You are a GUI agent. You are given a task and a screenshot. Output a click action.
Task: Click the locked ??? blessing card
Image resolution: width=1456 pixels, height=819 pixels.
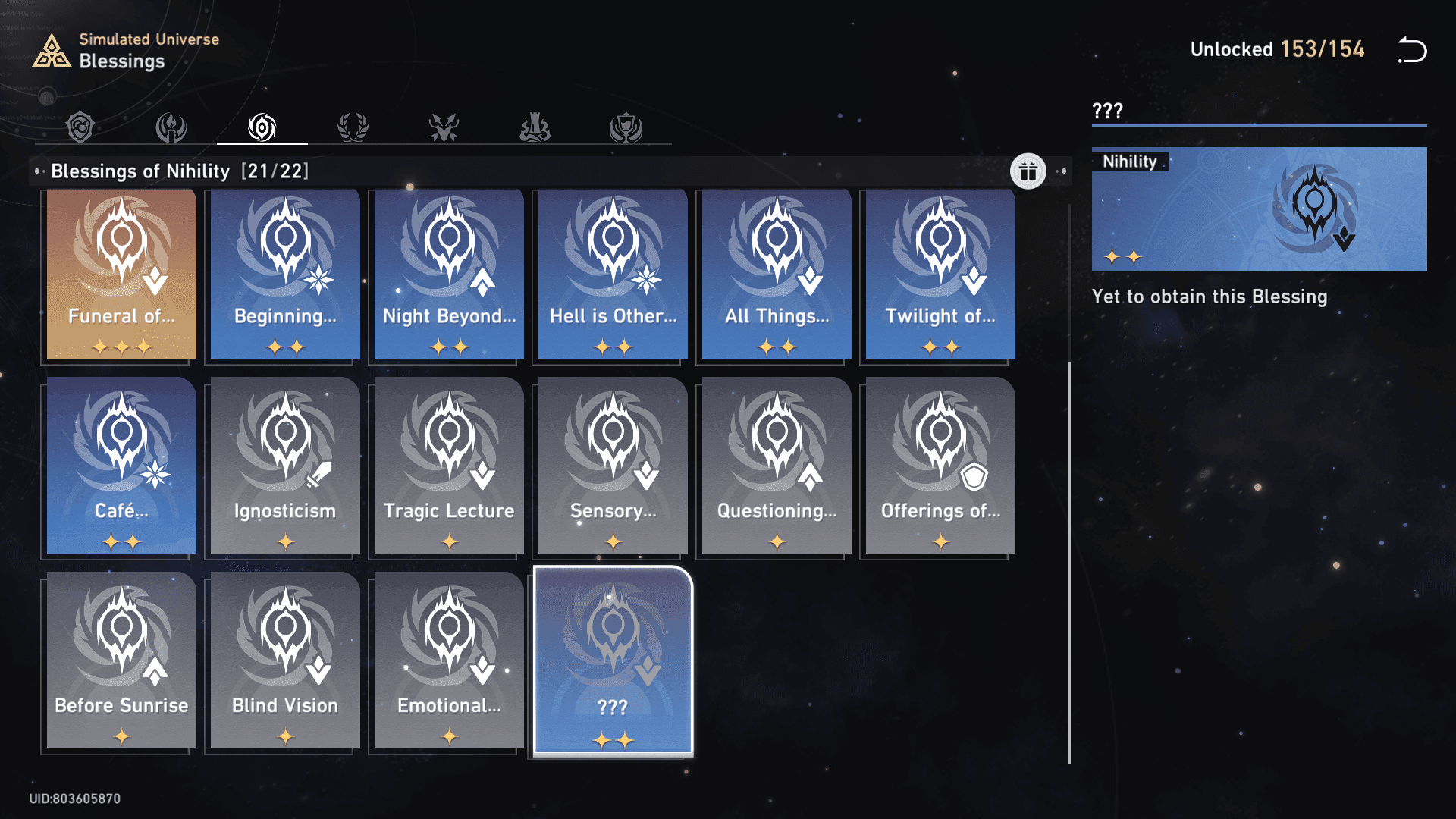(x=613, y=660)
